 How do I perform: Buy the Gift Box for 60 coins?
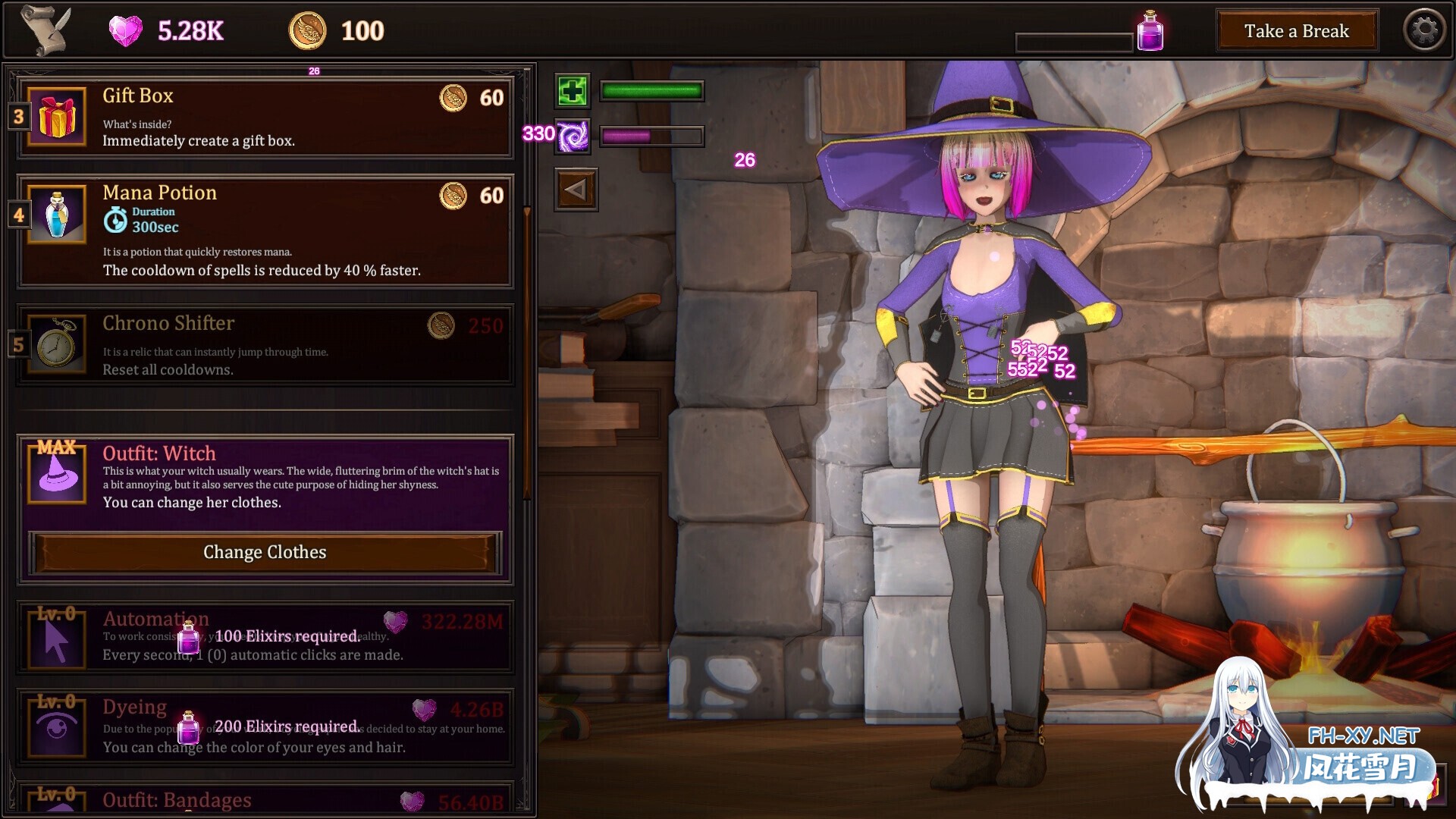472,98
